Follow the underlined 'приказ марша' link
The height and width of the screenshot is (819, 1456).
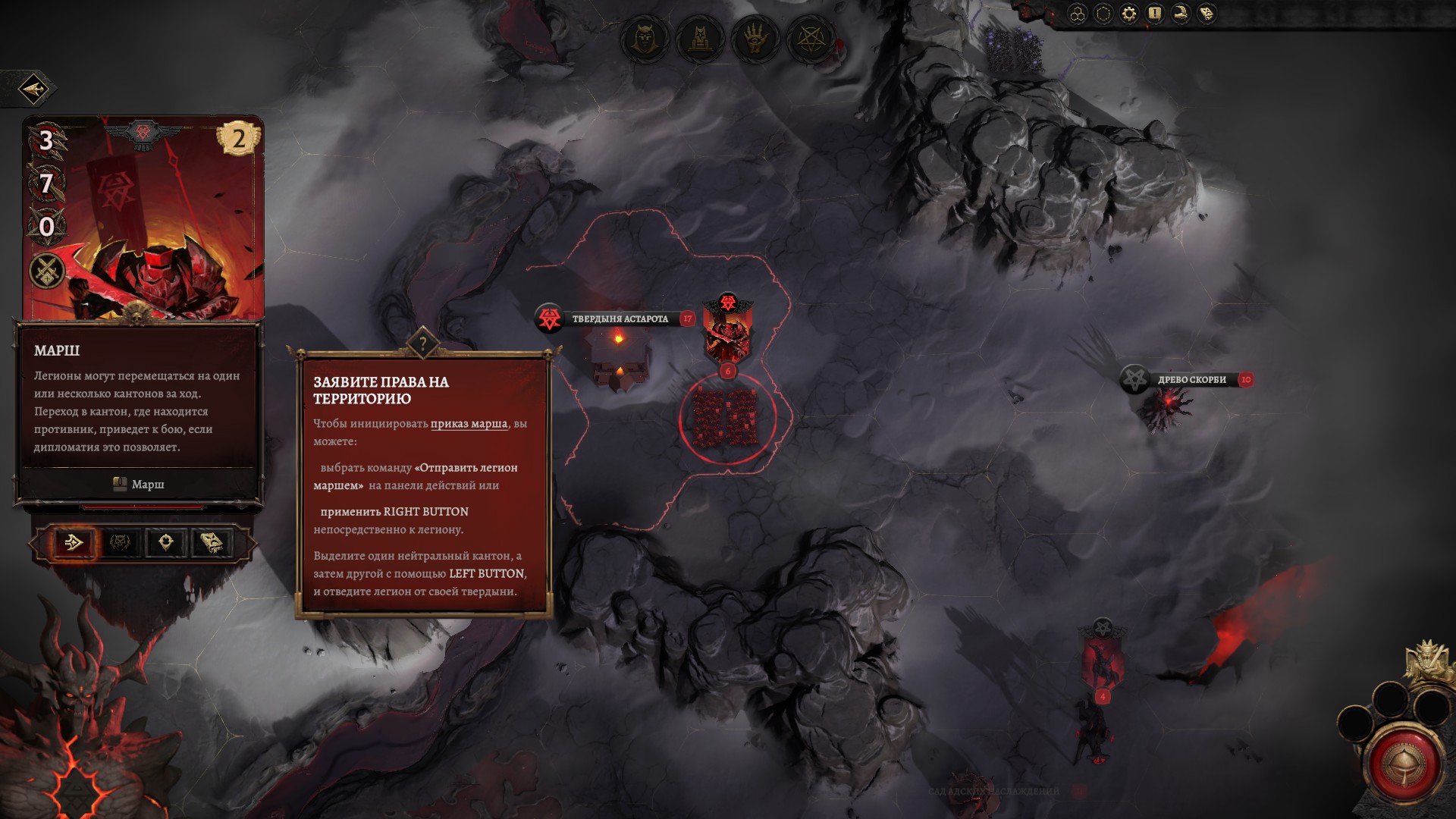[469, 424]
